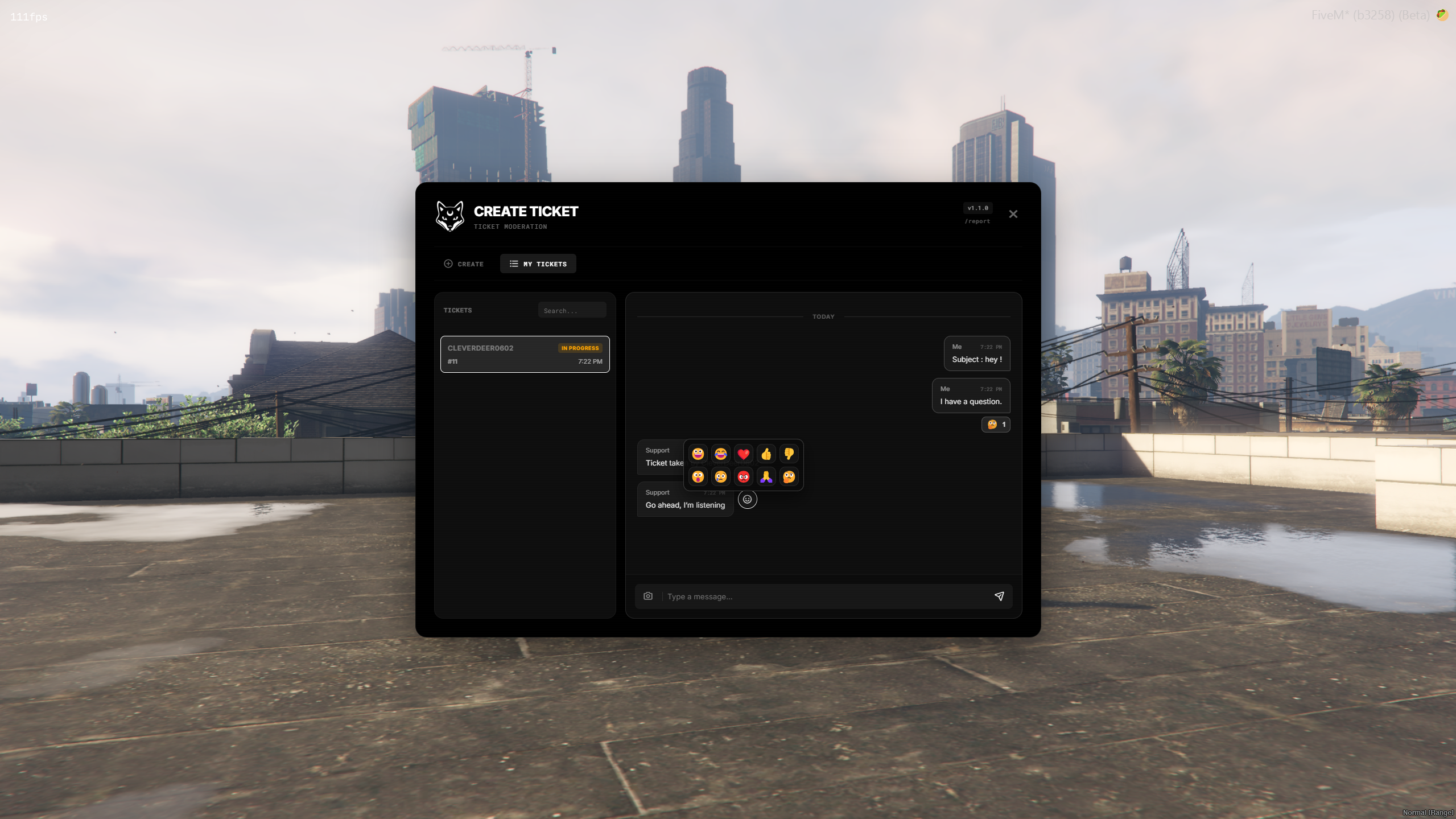Open the My Tickets tab
Screen dimensions: 1456x819
(x=538, y=264)
